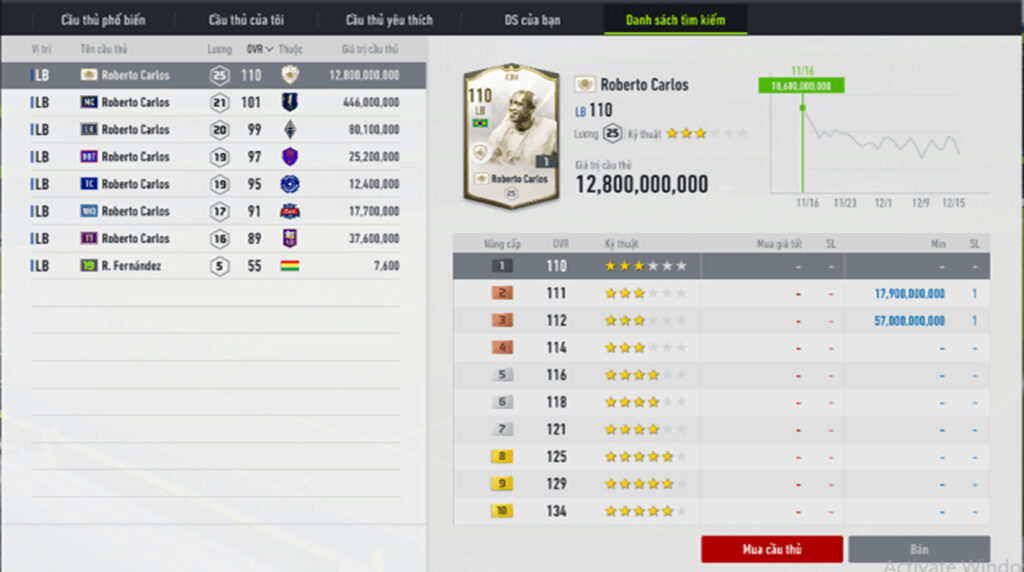Show the Cầu thủ yêu thích tab
Image resolution: width=1024 pixels, height=572 pixels.
coord(389,20)
